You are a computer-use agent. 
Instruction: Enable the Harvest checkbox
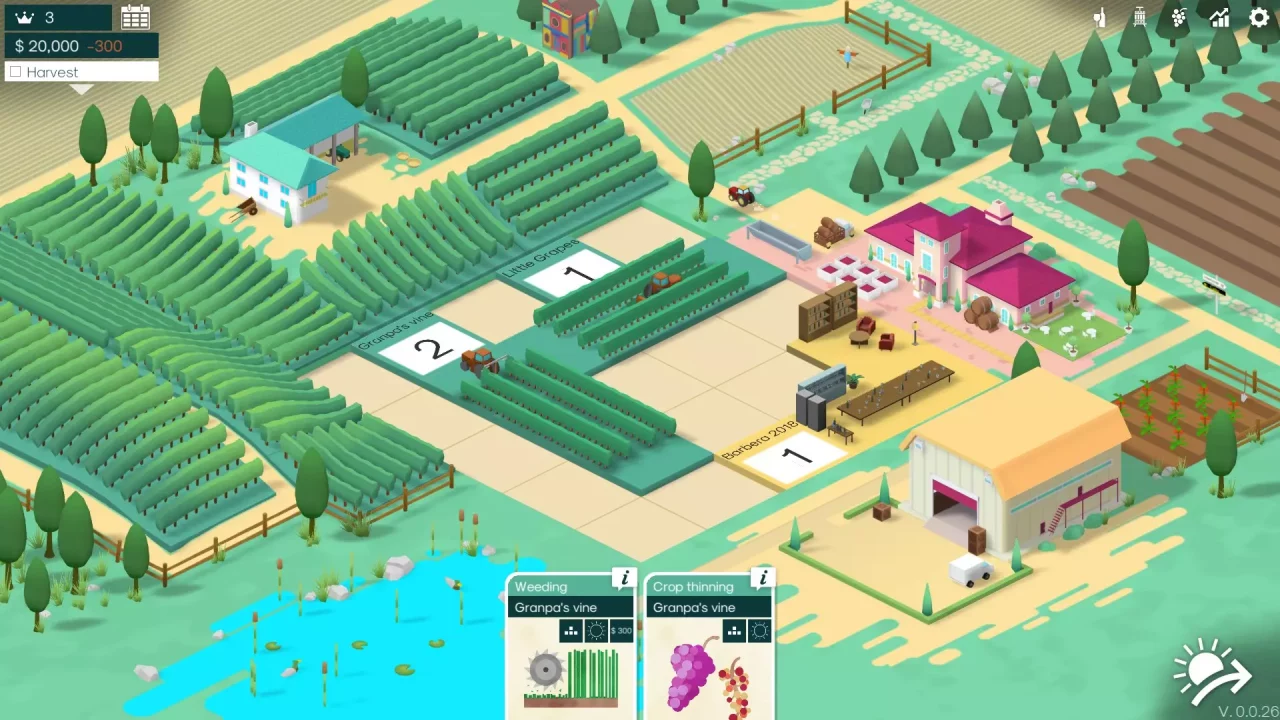15,71
